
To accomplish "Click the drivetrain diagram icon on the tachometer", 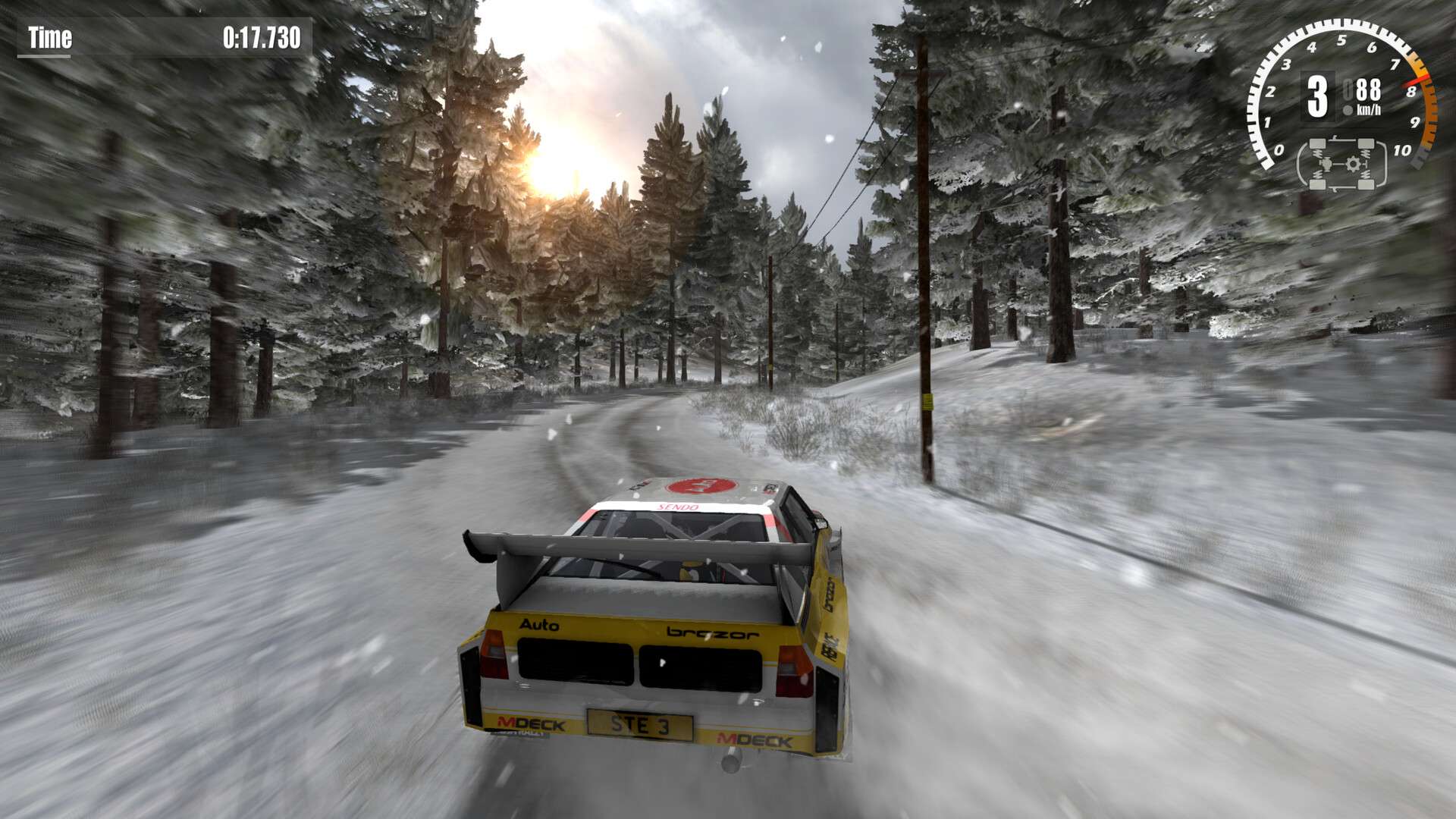I will pyautogui.click(x=1341, y=165).
